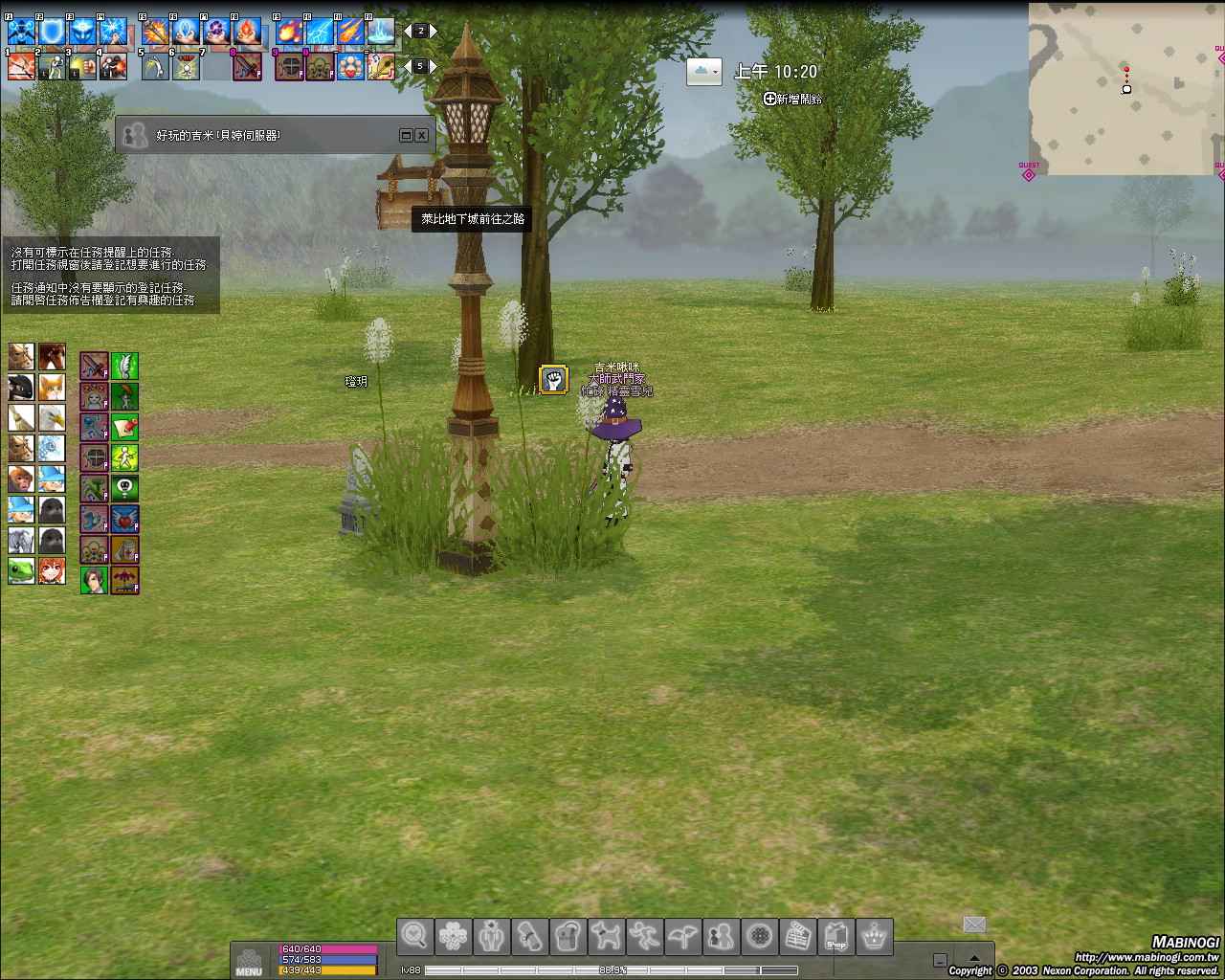1225x980 pixels.
Task: Open the pet window with the dog icon
Action: (x=606, y=937)
